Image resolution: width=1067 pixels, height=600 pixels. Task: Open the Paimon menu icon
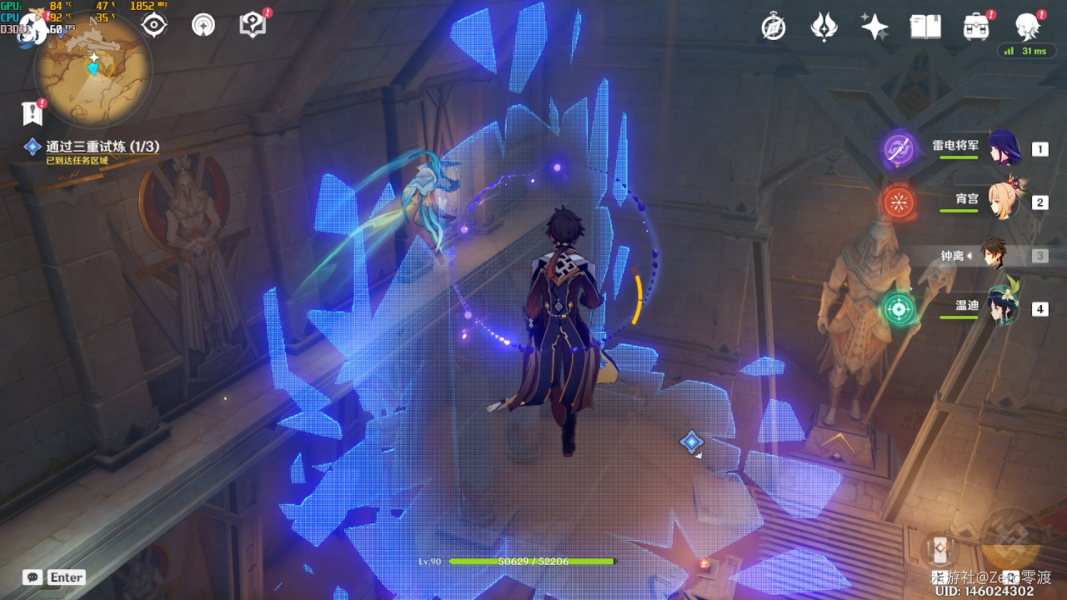pos(32,27)
